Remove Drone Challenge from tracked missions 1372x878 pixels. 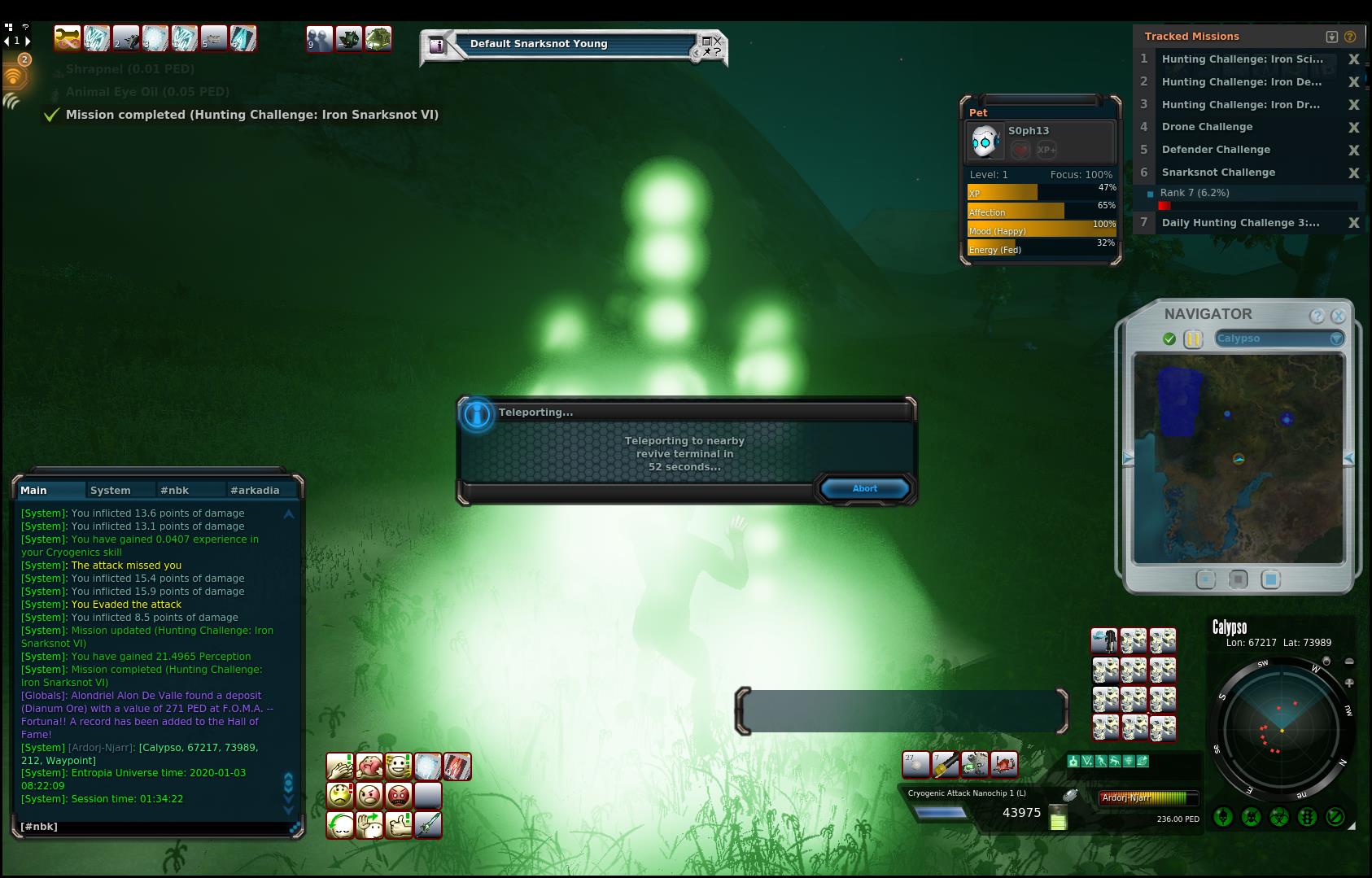(1354, 127)
